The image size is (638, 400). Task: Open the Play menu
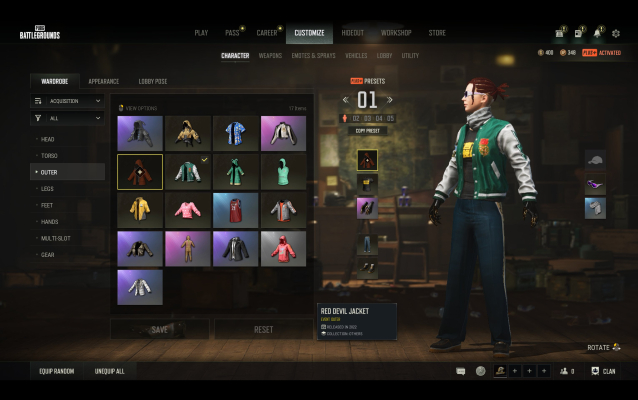click(201, 33)
